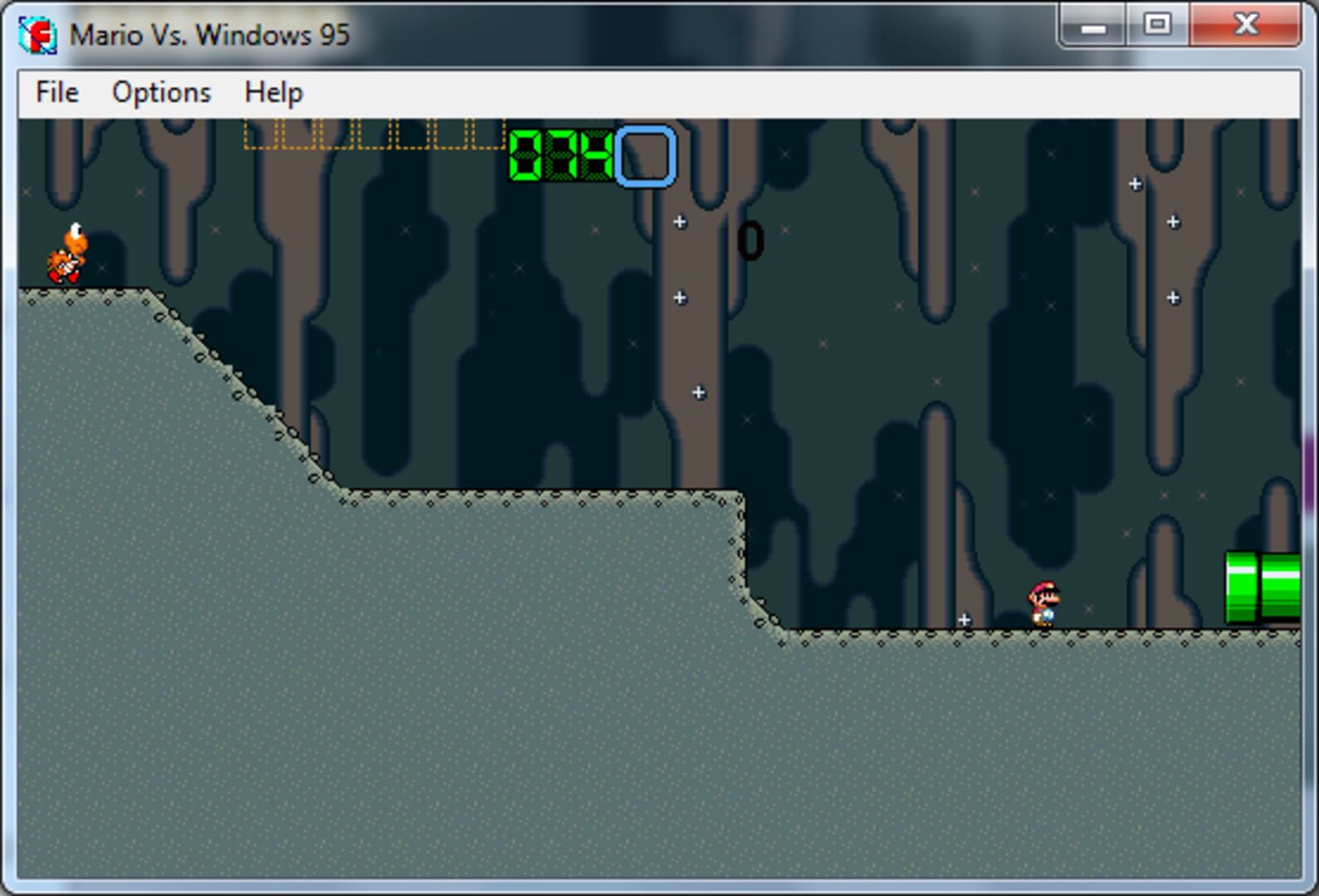This screenshot has width=1319, height=896.
Task: Open the Help menu
Action: tap(272, 92)
